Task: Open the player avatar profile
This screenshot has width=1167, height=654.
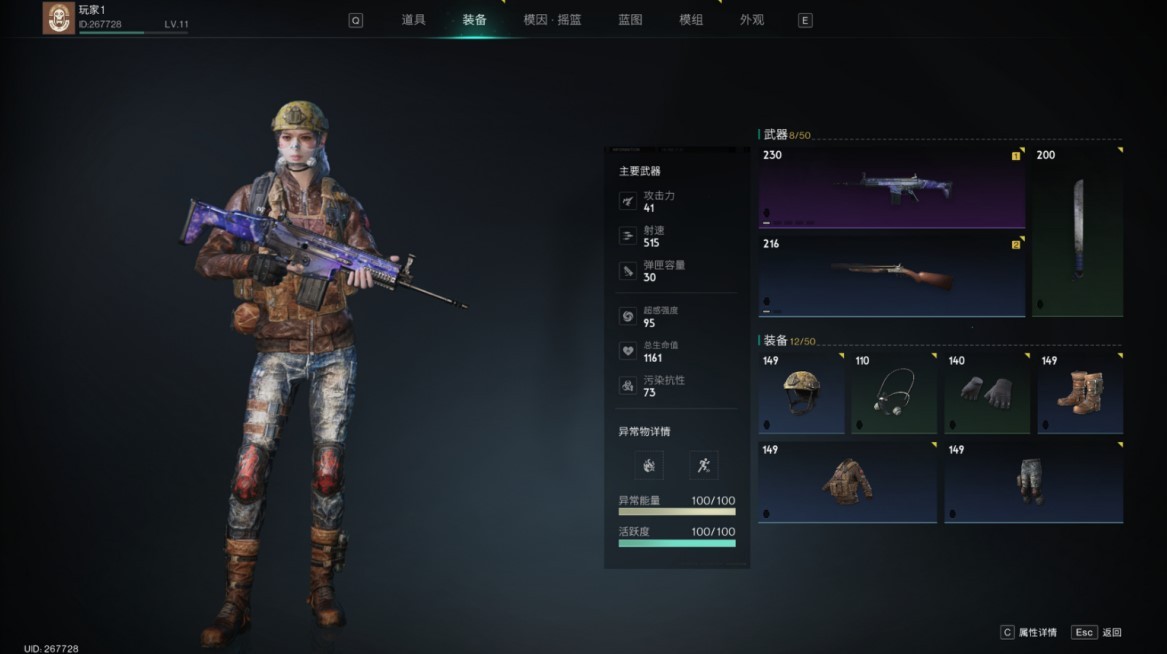Action: pos(59,18)
